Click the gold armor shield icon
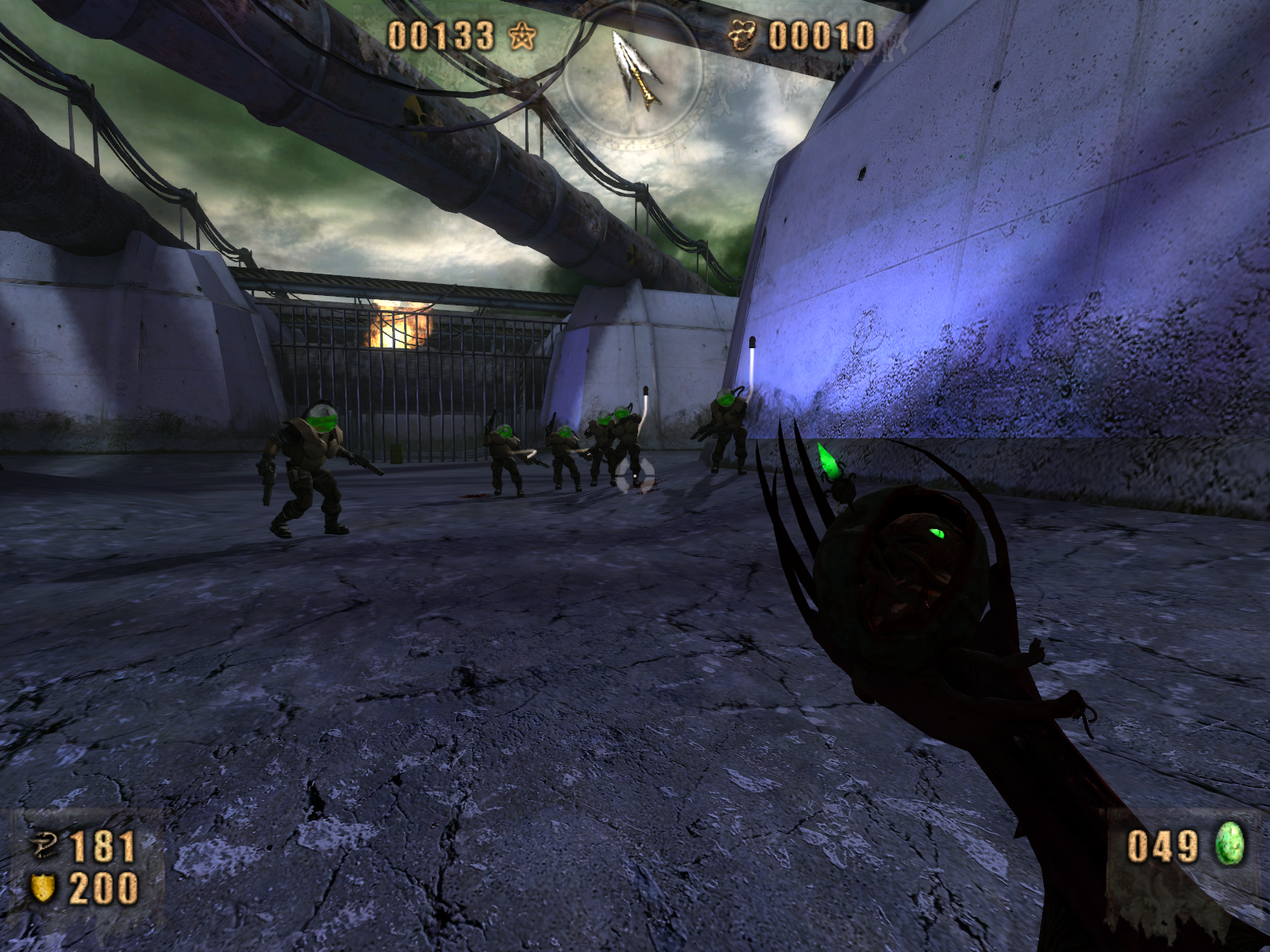The image size is (1270, 952). click(x=43, y=888)
